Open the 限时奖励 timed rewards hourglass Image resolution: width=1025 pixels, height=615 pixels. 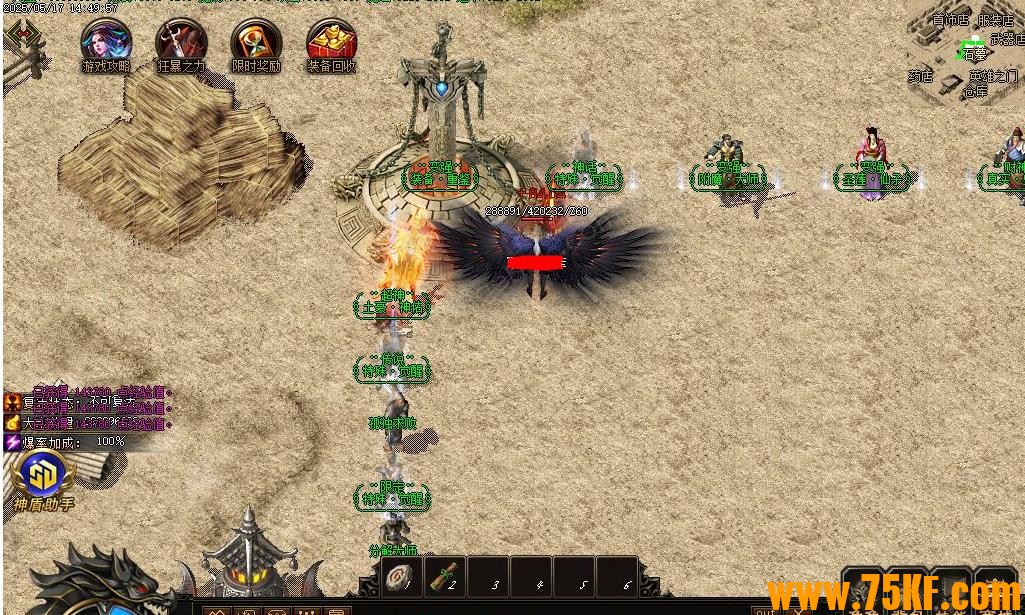pos(256,41)
